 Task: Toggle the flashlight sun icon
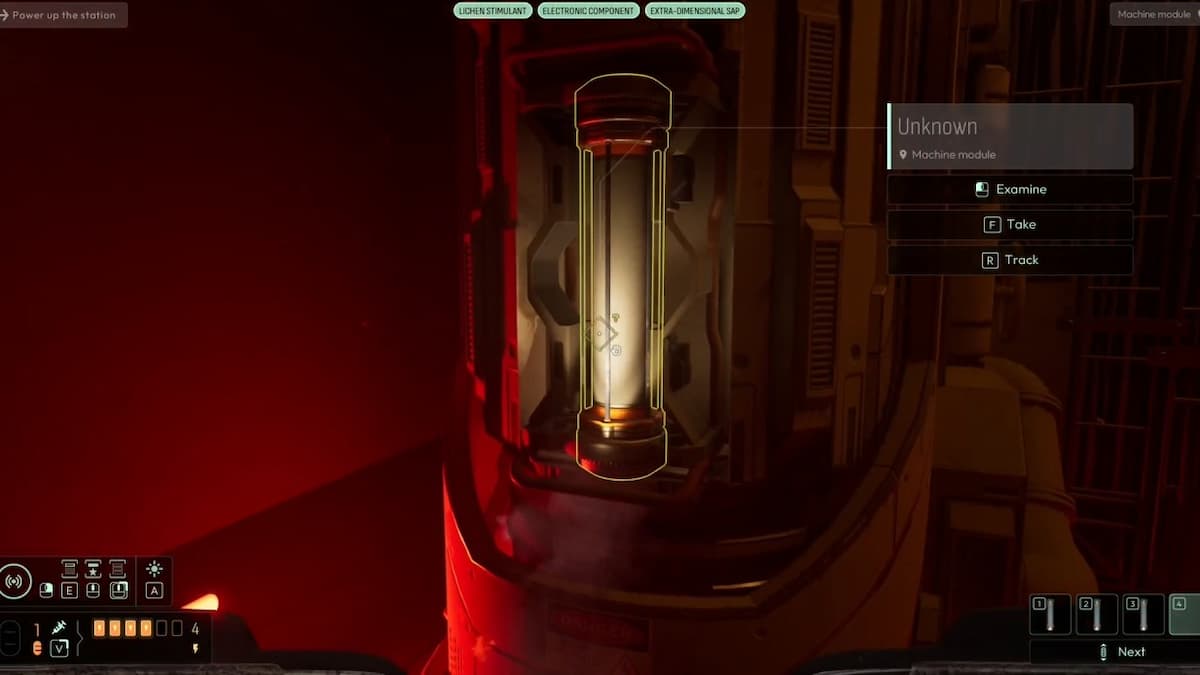click(x=154, y=569)
